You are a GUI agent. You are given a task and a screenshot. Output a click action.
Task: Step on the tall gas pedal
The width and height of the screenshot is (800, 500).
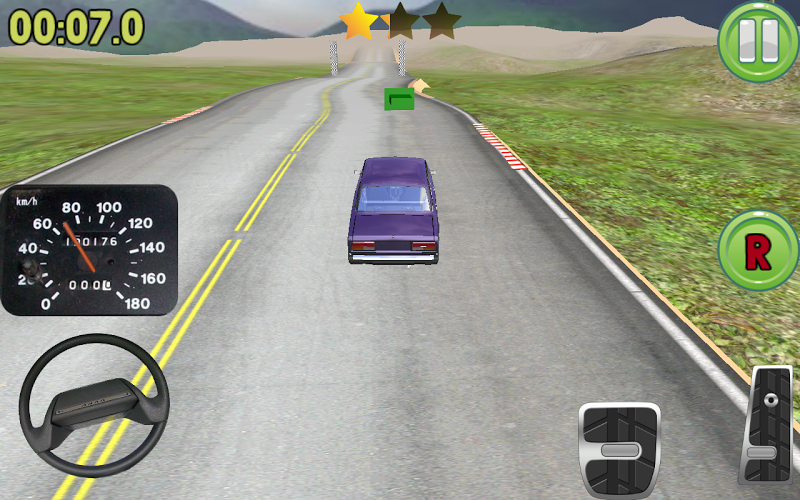coord(768,426)
